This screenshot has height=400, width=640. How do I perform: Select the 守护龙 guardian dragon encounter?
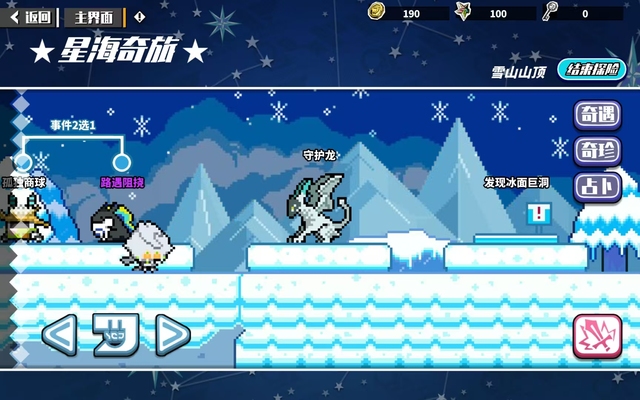click(316, 207)
